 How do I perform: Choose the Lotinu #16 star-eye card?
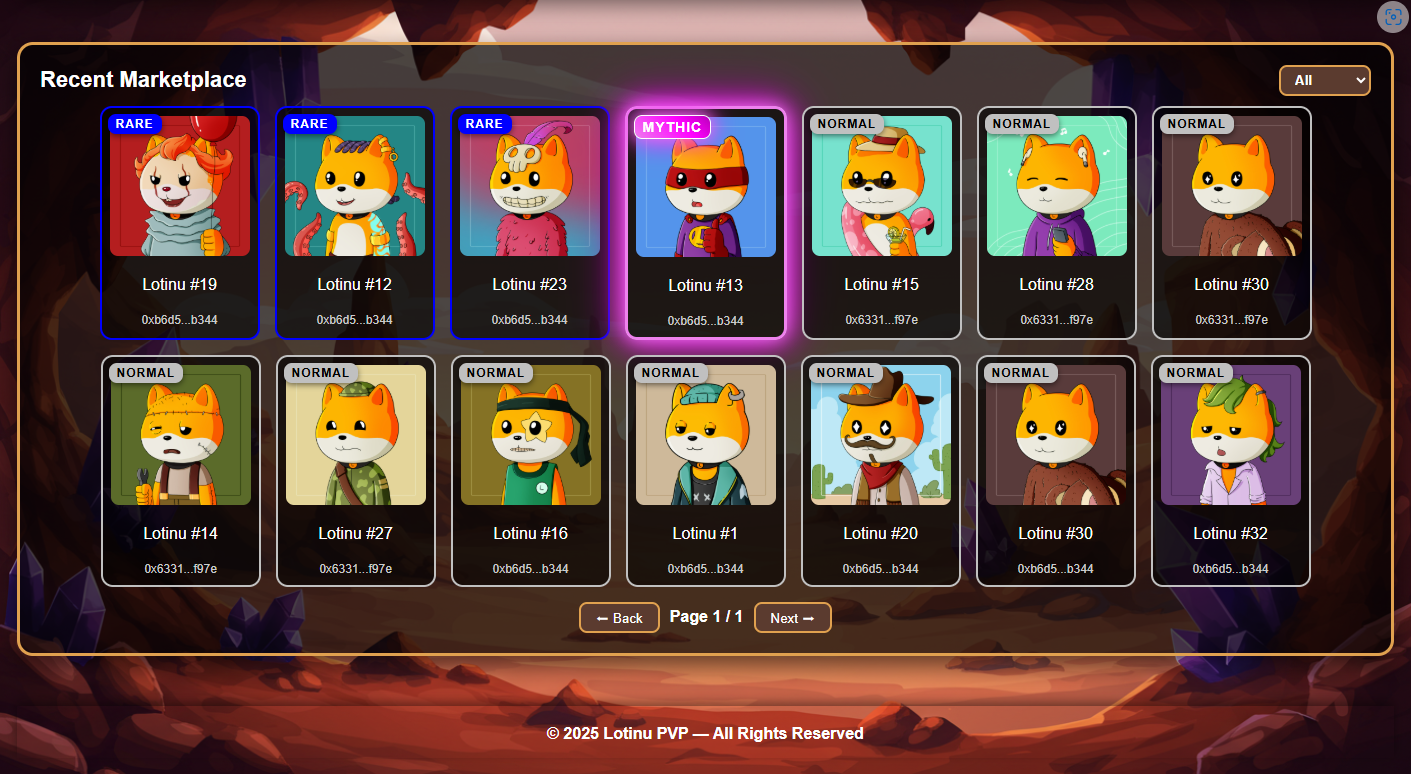pos(531,470)
